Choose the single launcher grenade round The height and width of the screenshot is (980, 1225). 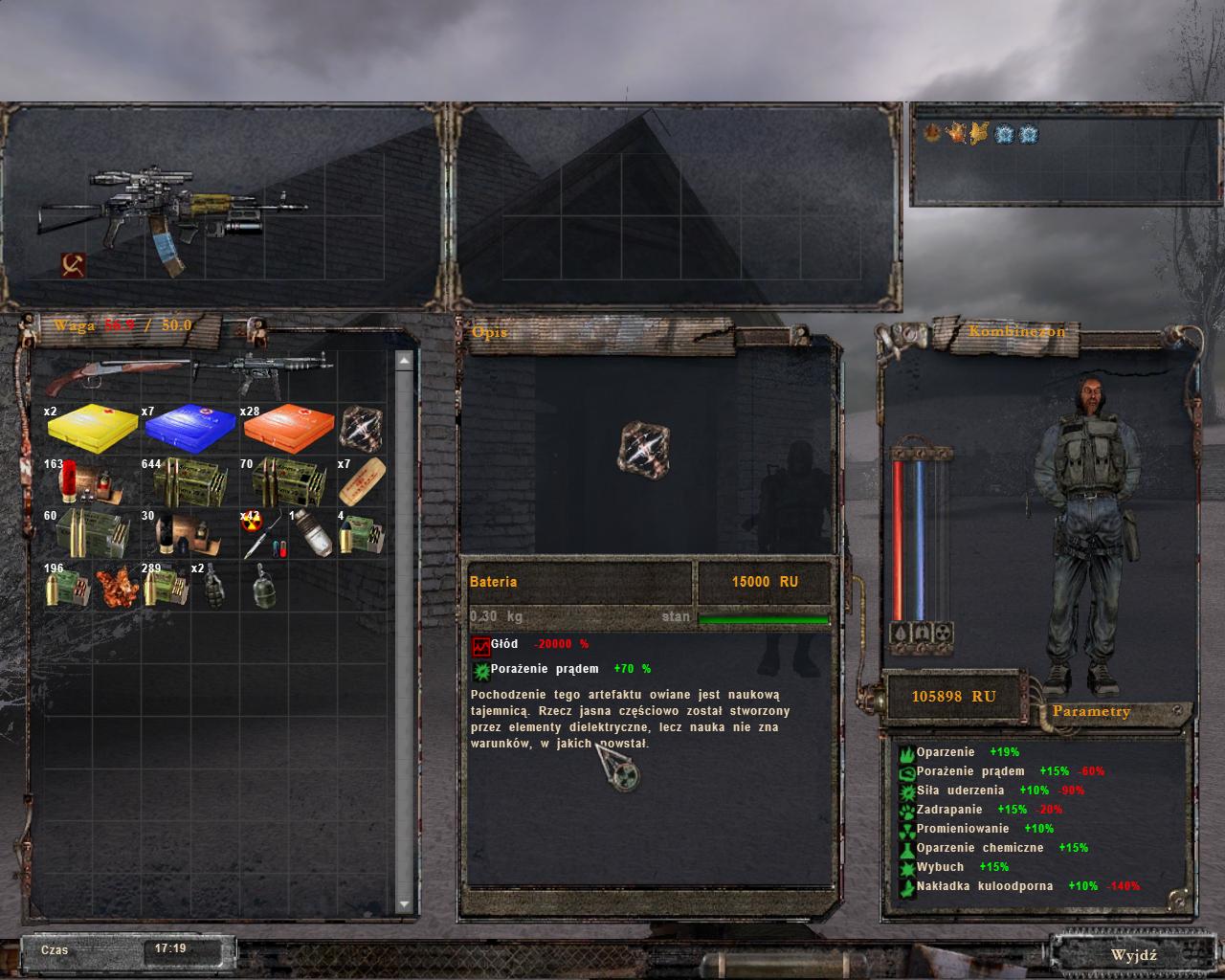tap(311, 533)
